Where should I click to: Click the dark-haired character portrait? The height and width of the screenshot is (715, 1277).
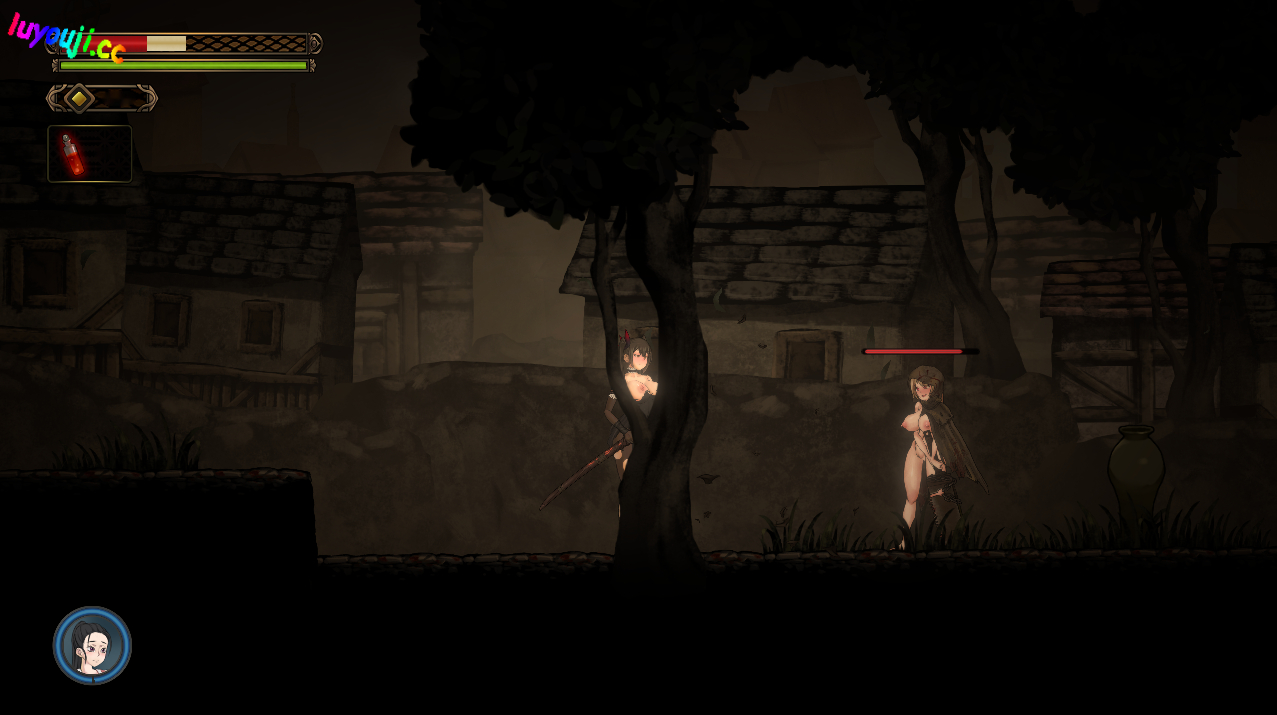92,645
